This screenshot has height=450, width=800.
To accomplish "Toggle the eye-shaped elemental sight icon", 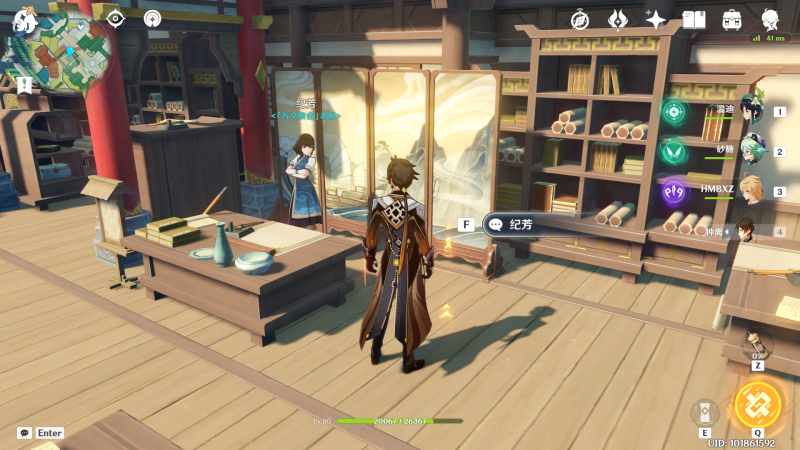I will (x=116, y=18).
